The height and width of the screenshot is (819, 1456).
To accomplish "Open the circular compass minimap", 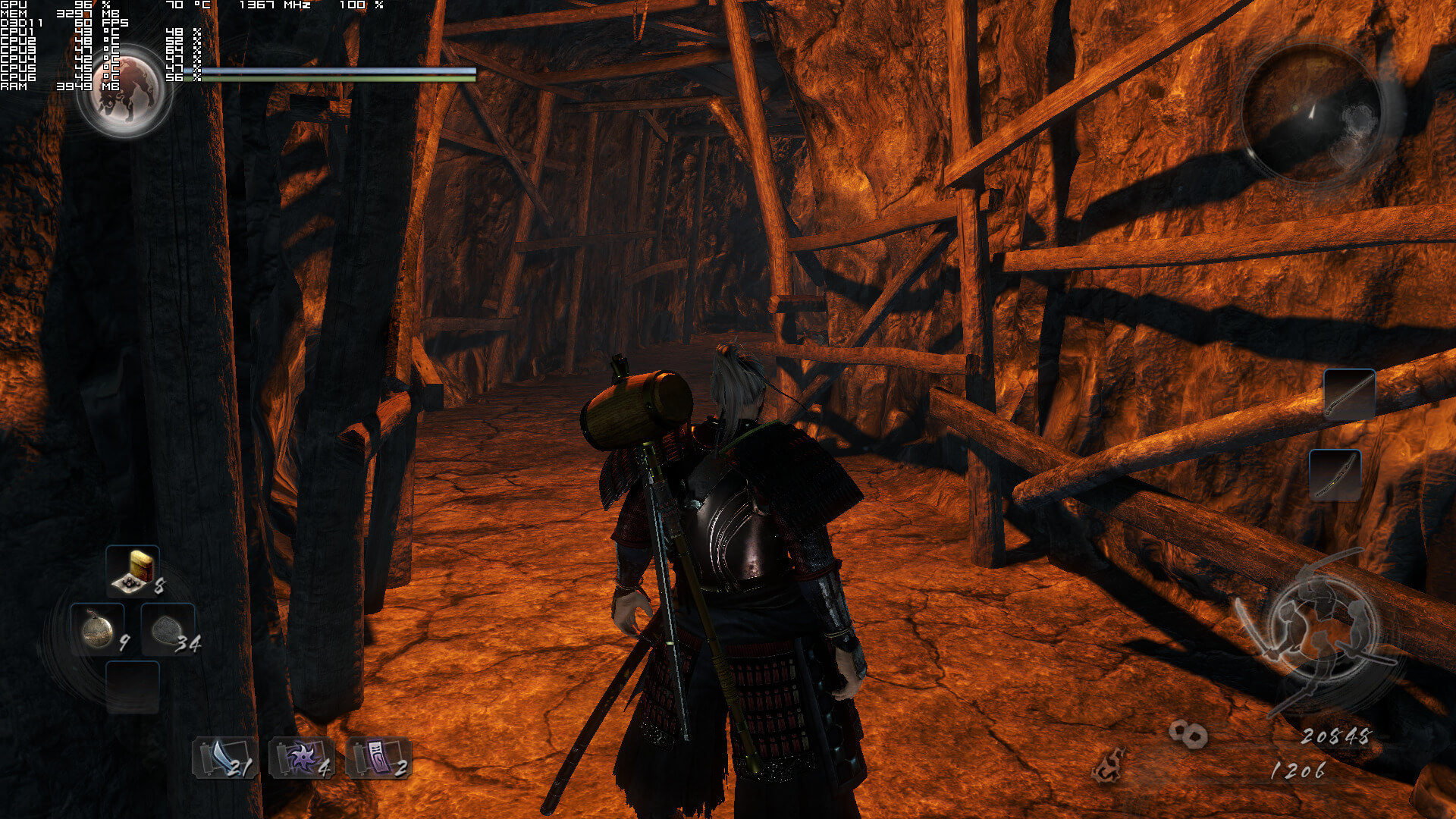I will 1310,112.
